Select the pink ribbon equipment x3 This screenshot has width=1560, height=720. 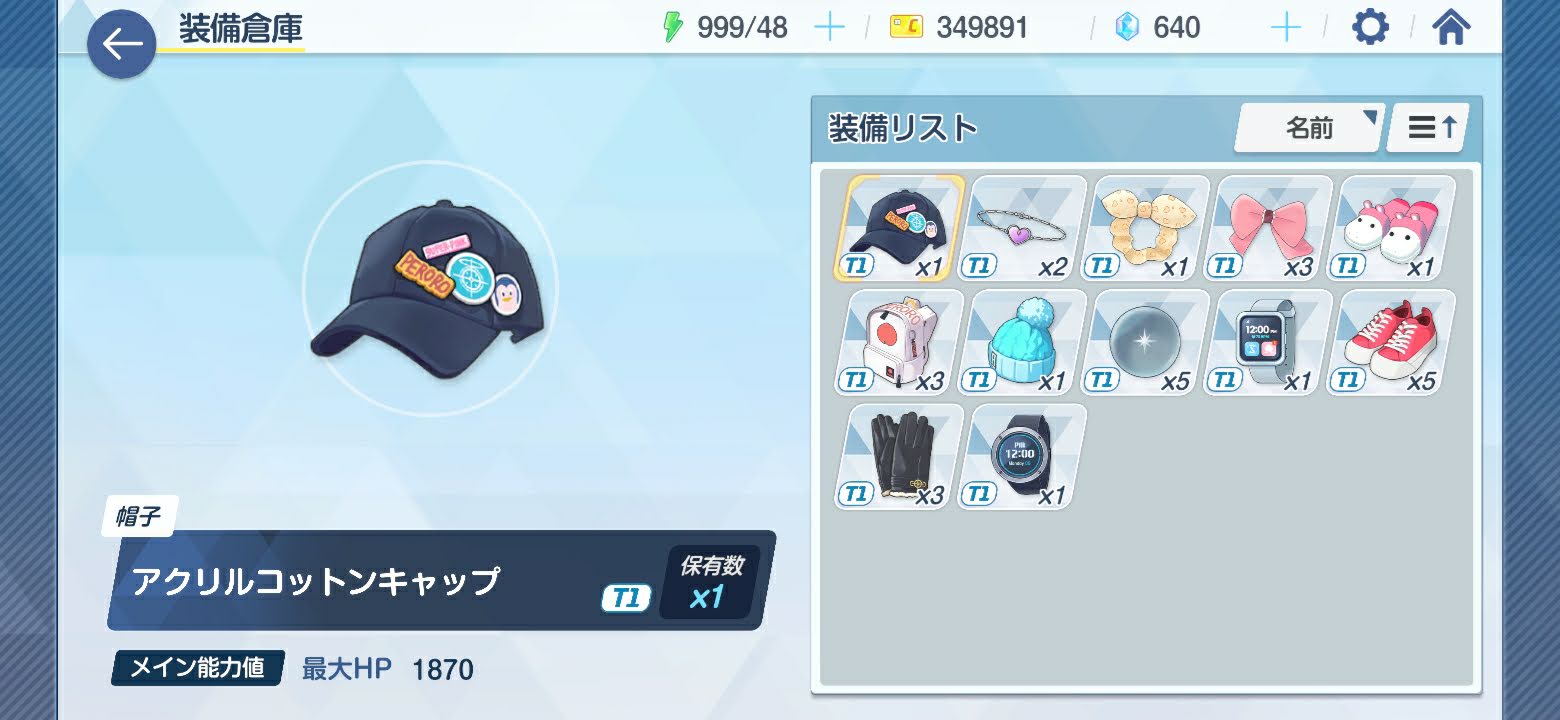pyautogui.click(x=1271, y=225)
